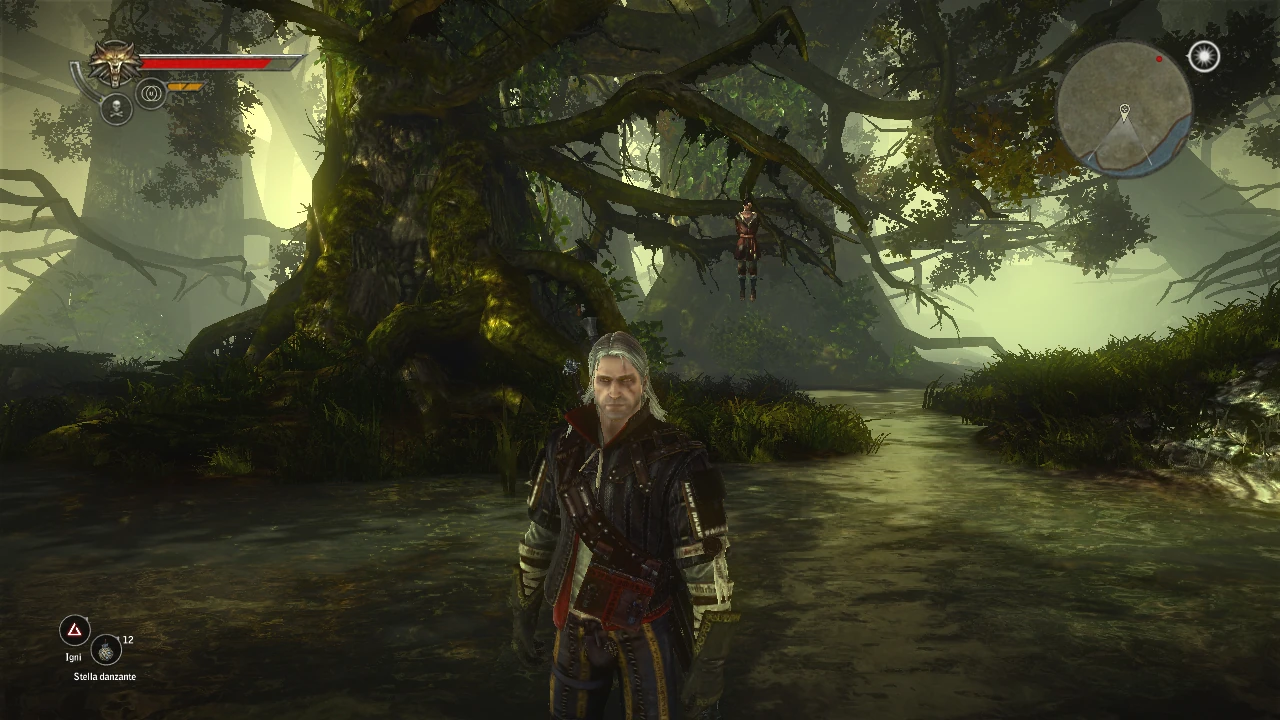Select the skull toxicity indicator
Viewport: 1280px width, 720px height.
click(x=117, y=108)
